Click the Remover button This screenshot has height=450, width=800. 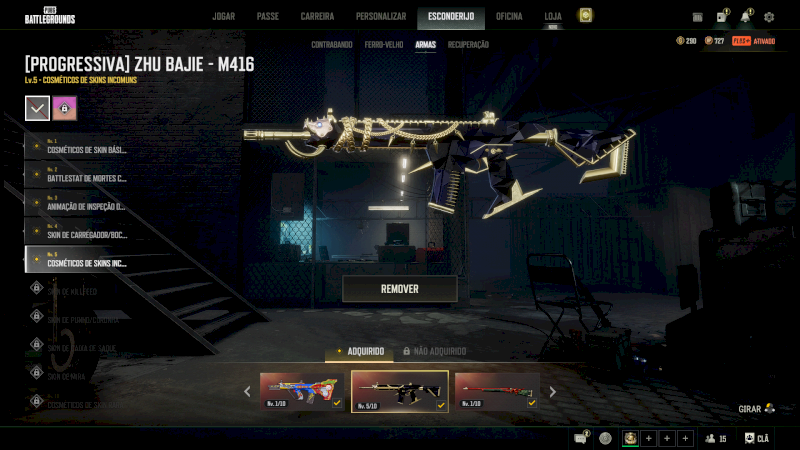point(399,289)
